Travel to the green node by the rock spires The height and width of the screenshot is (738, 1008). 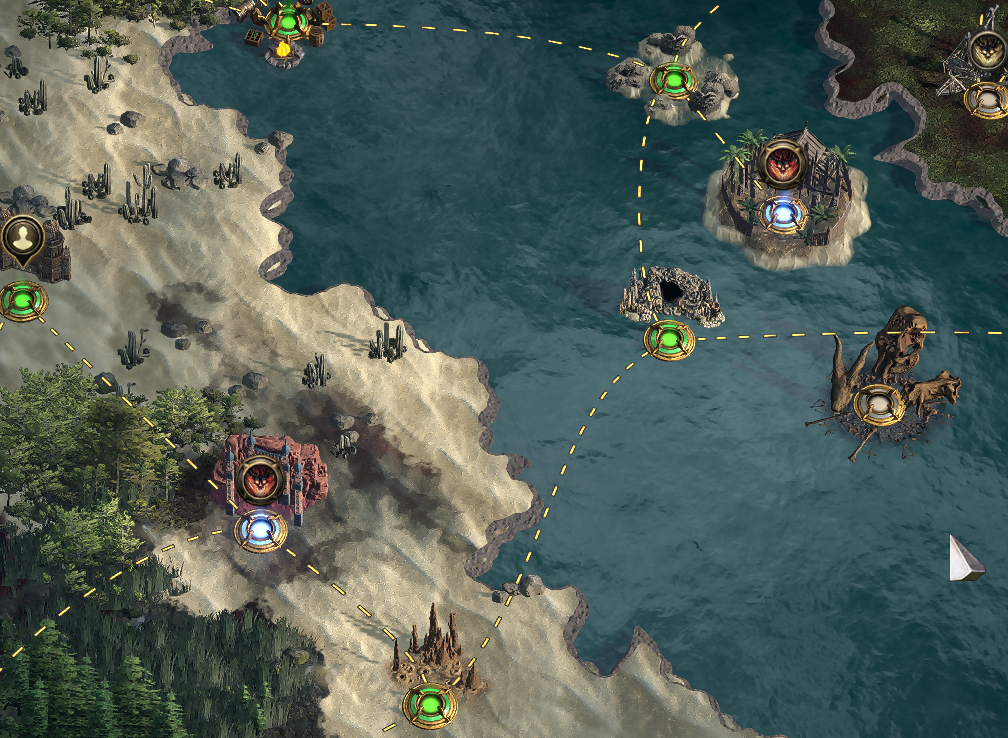pos(430,705)
